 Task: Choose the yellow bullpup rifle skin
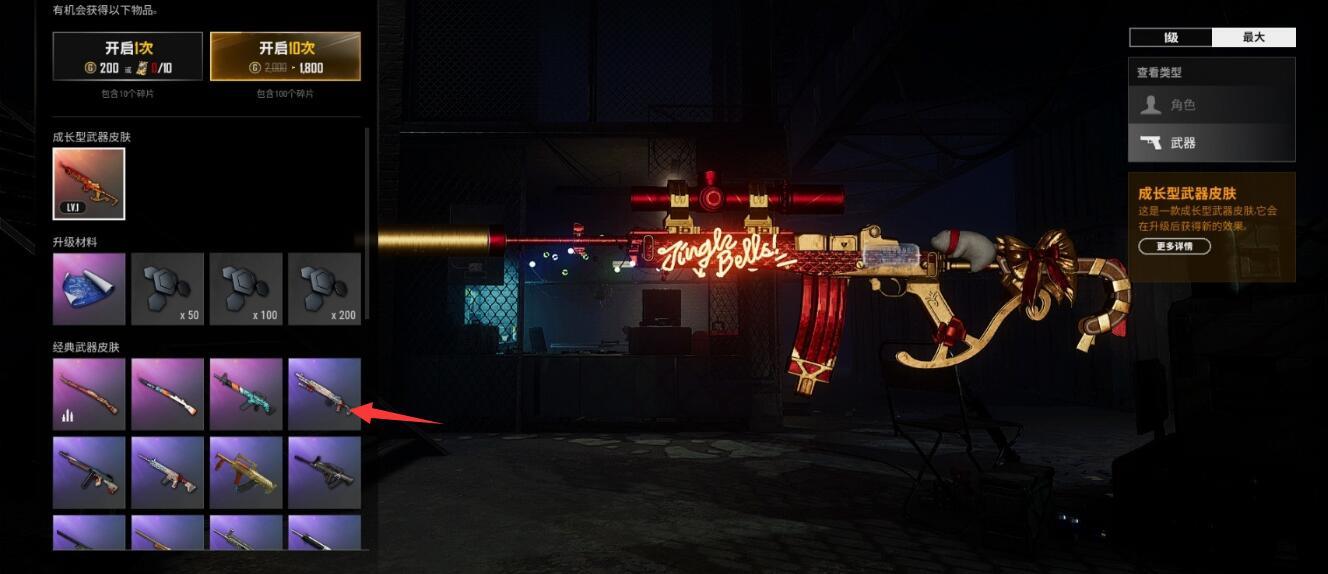point(246,472)
